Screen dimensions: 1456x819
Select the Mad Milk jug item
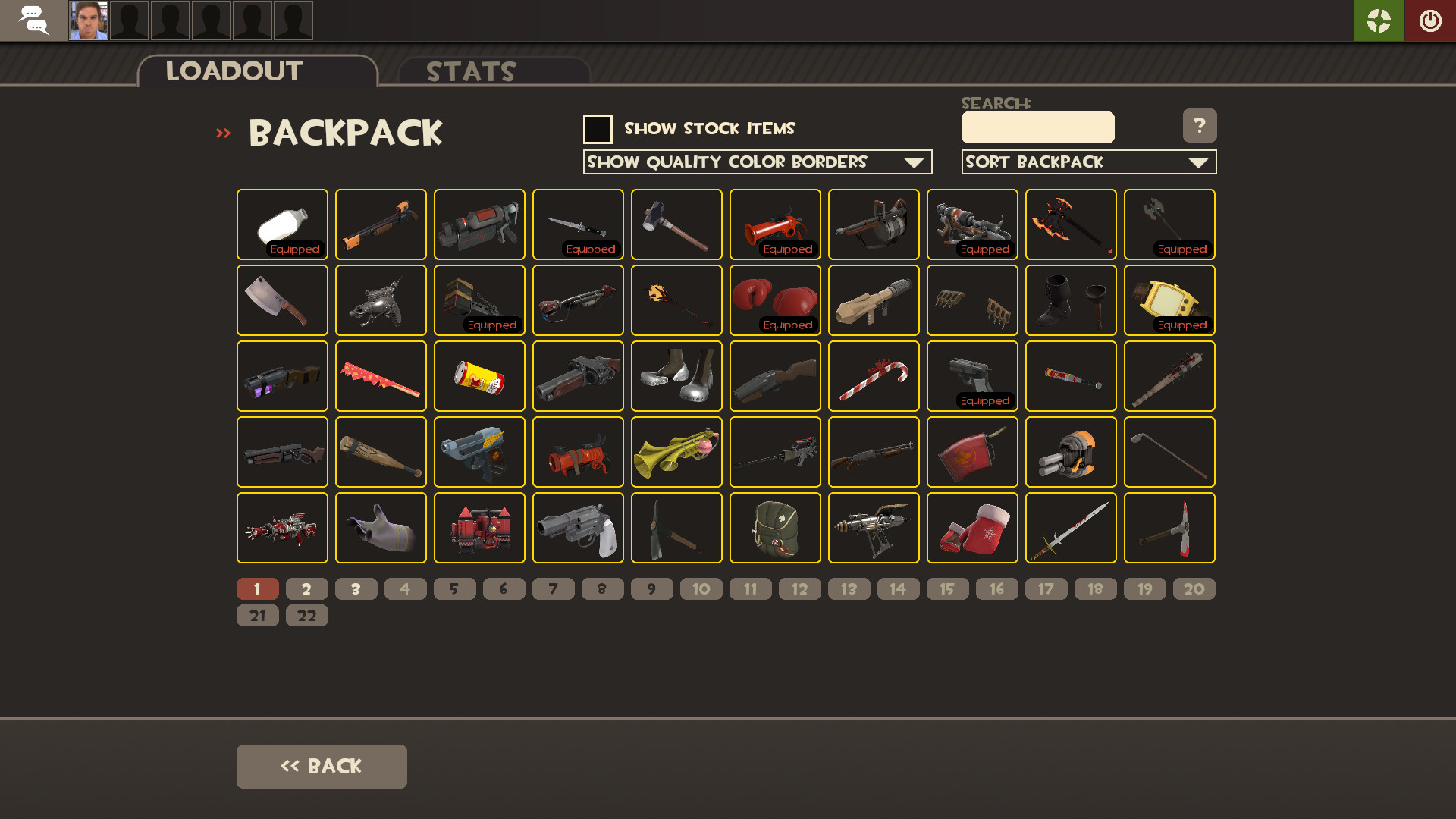[x=282, y=224]
